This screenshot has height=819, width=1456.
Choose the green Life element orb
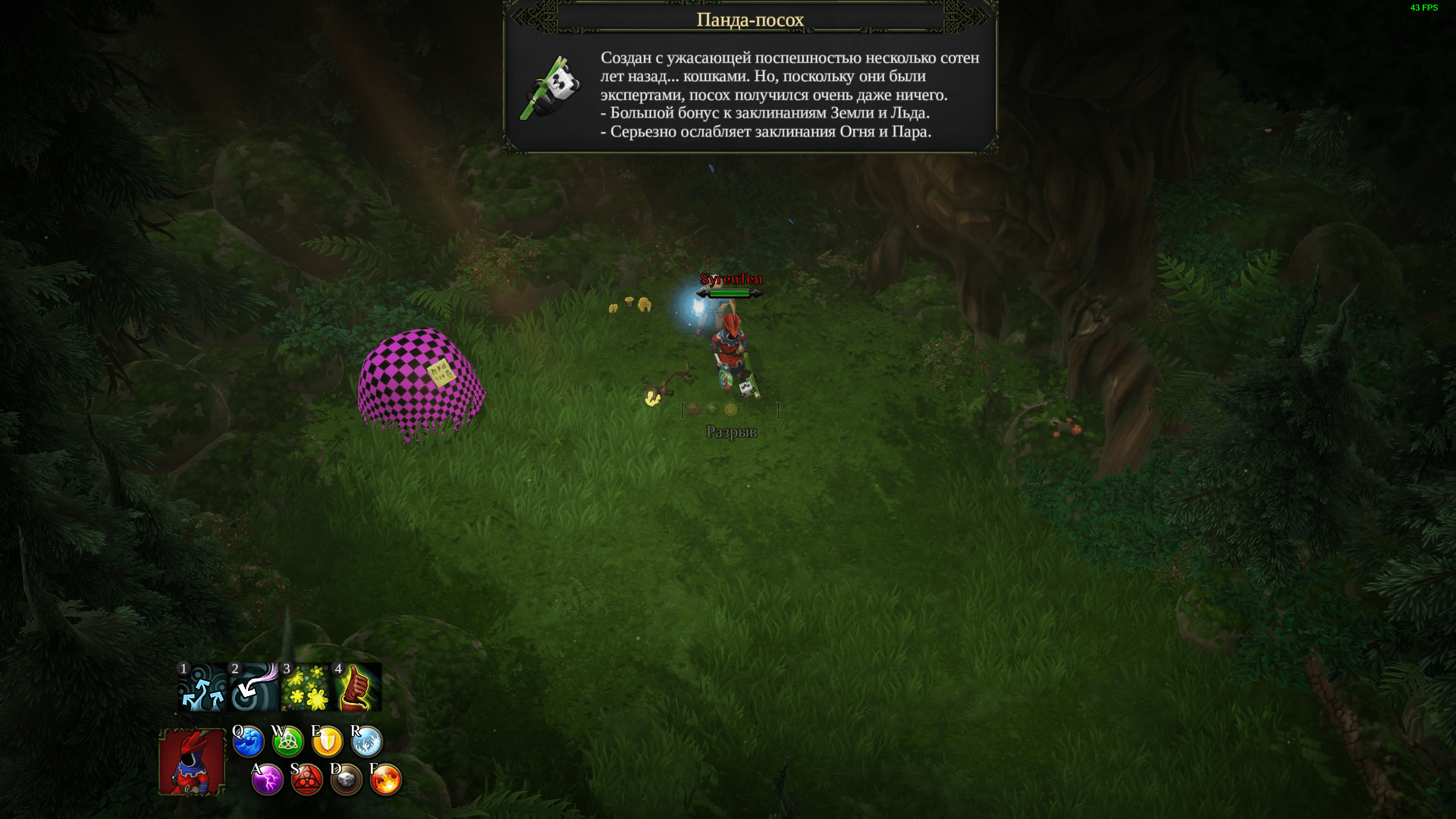tap(288, 742)
